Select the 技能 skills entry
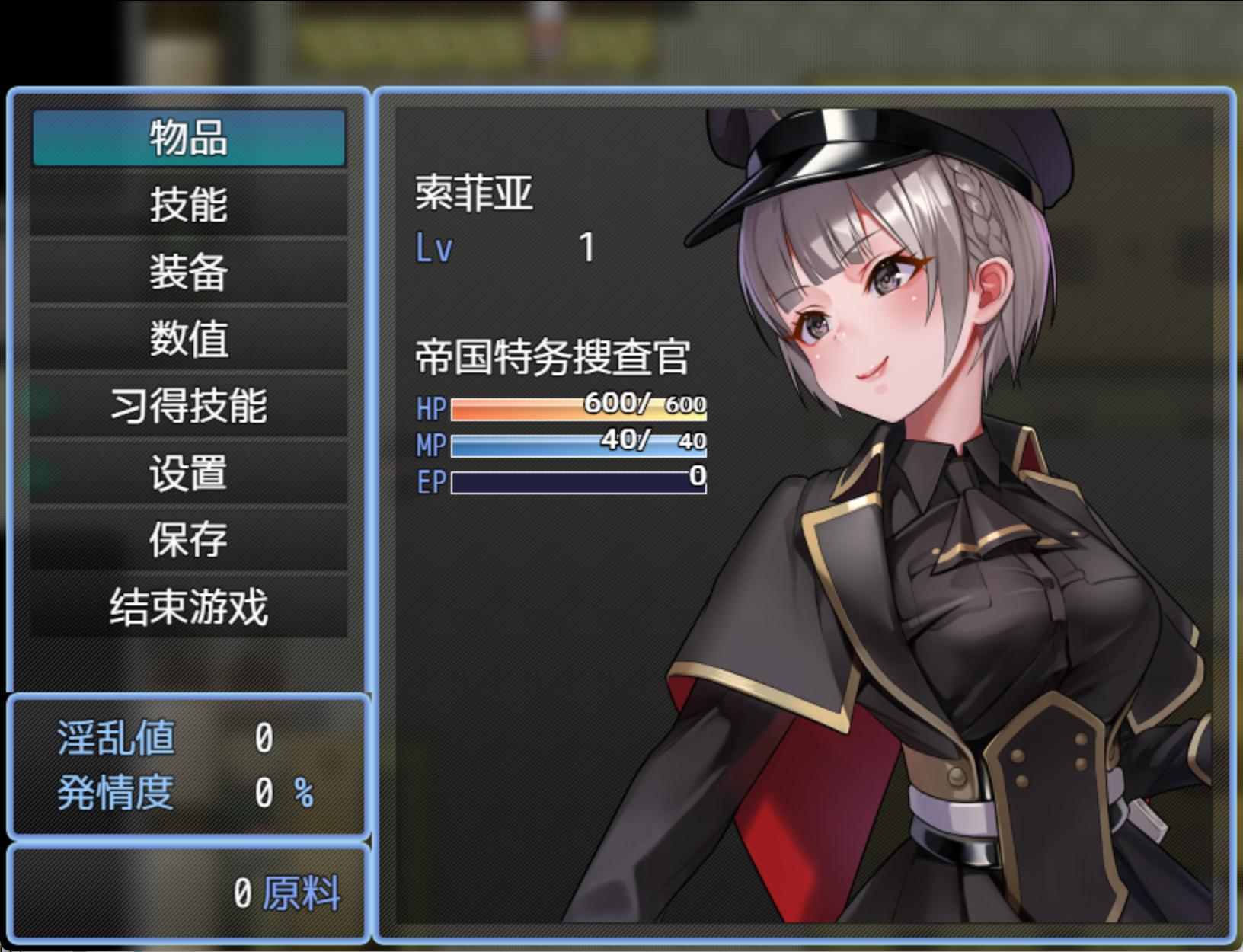The height and width of the screenshot is (952, 1243). click(x=188, y=205)
